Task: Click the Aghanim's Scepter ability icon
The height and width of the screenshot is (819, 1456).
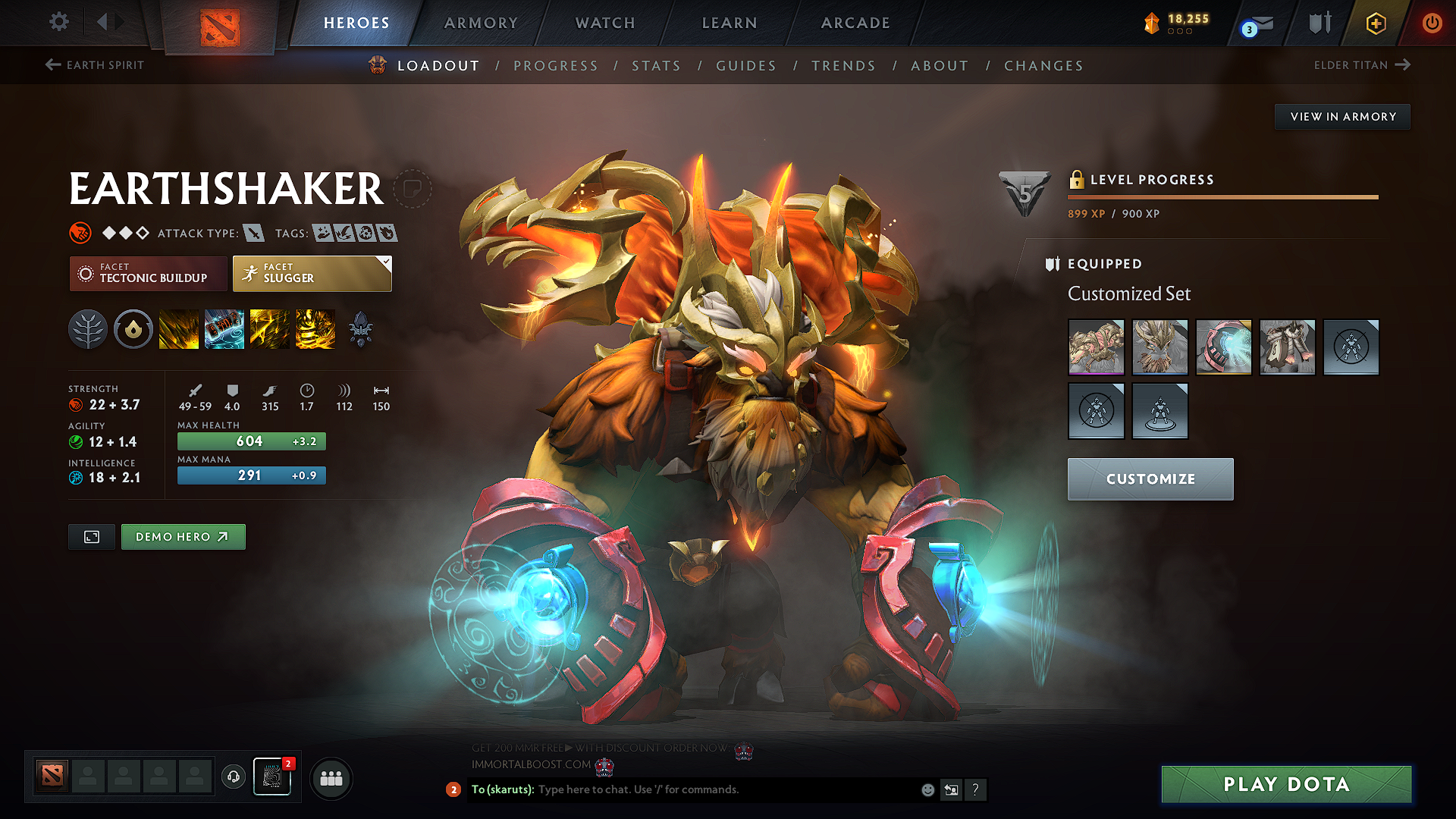Action: click(361, 329)
